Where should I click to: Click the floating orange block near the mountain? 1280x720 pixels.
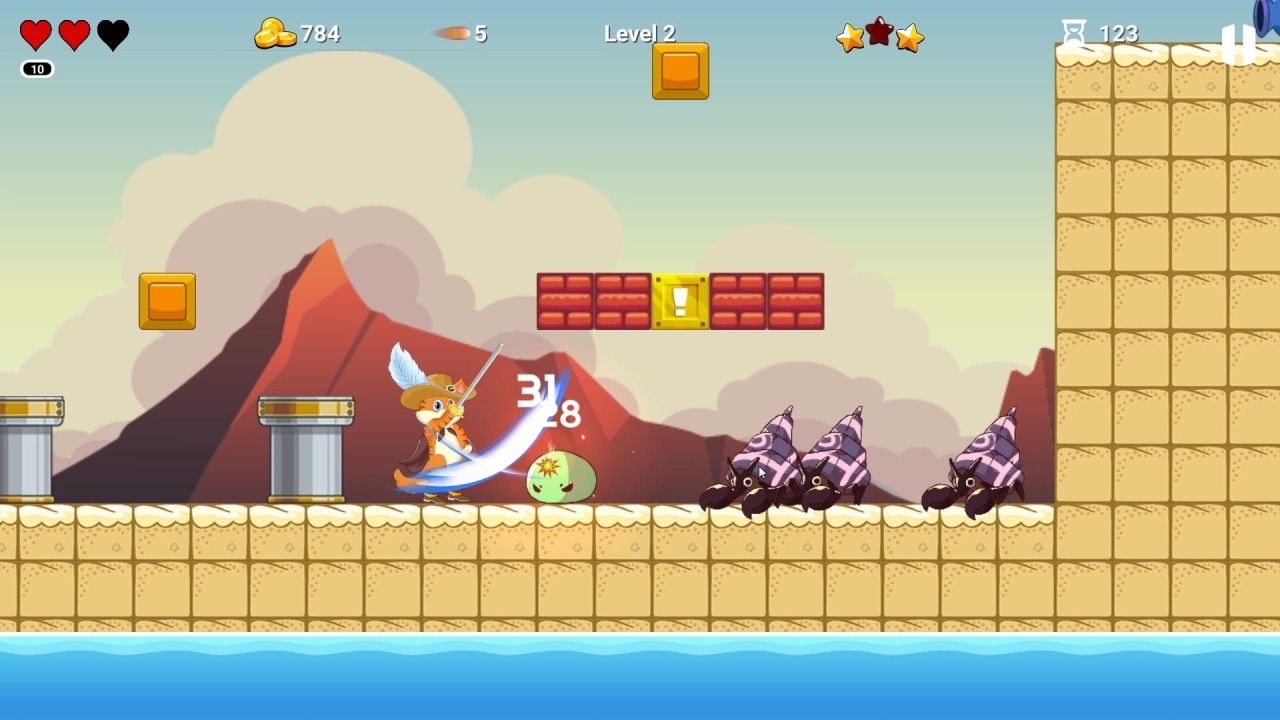(166, 301)
